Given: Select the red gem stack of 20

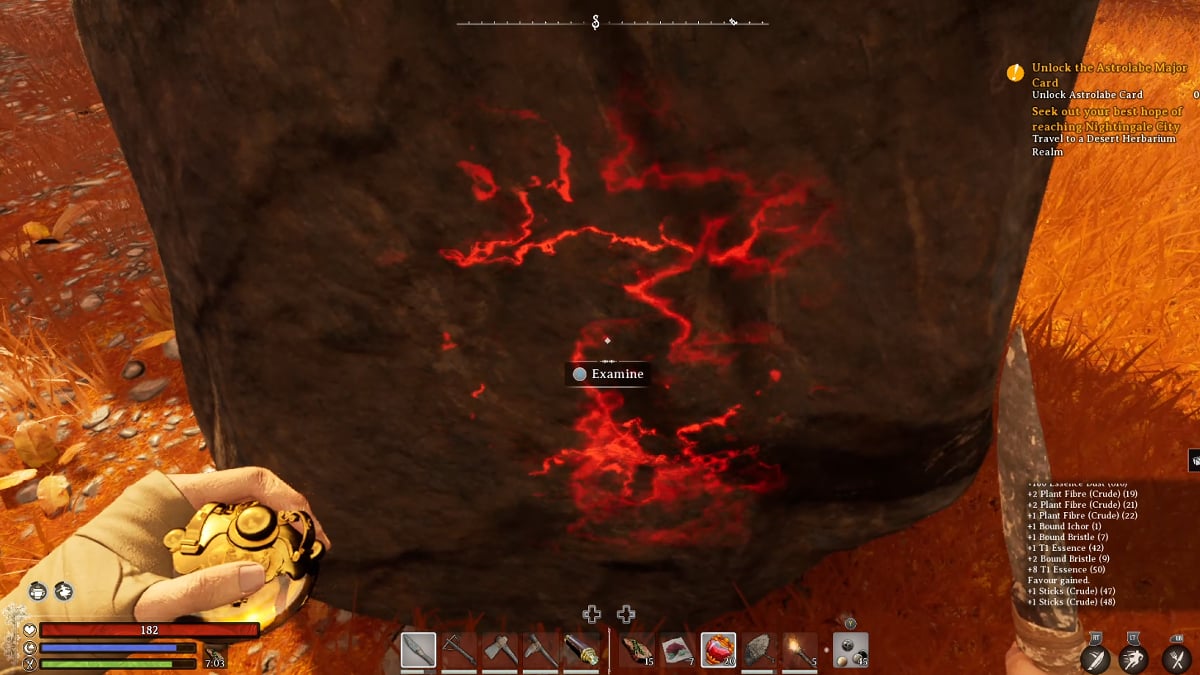Looking at the screenshot, I should tap(718, 650).
